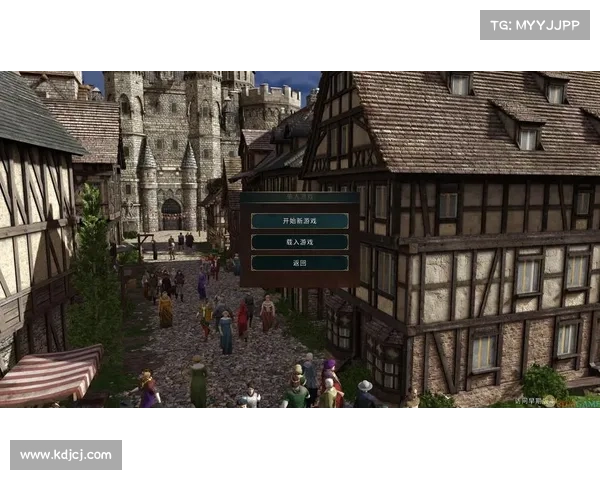Start a new game (开始新游戏)

[300, 220]
